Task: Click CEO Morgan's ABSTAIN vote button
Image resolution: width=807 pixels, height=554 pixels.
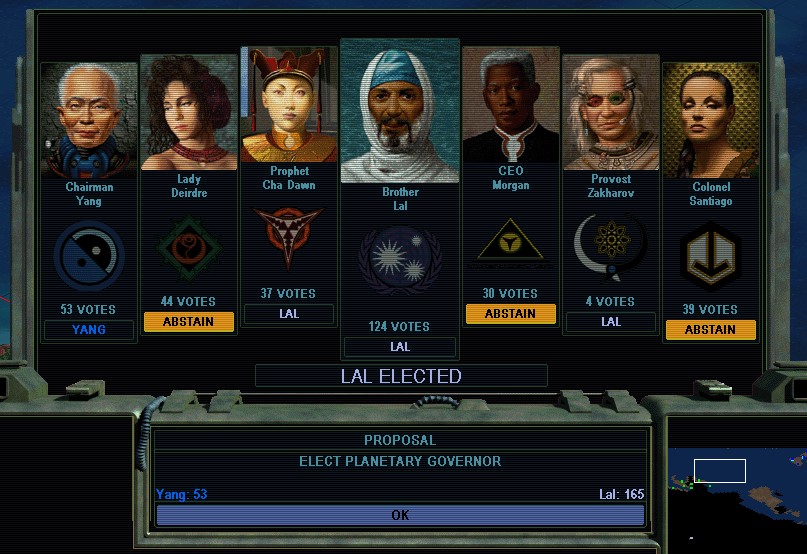Action: click(x=511, y=313)
